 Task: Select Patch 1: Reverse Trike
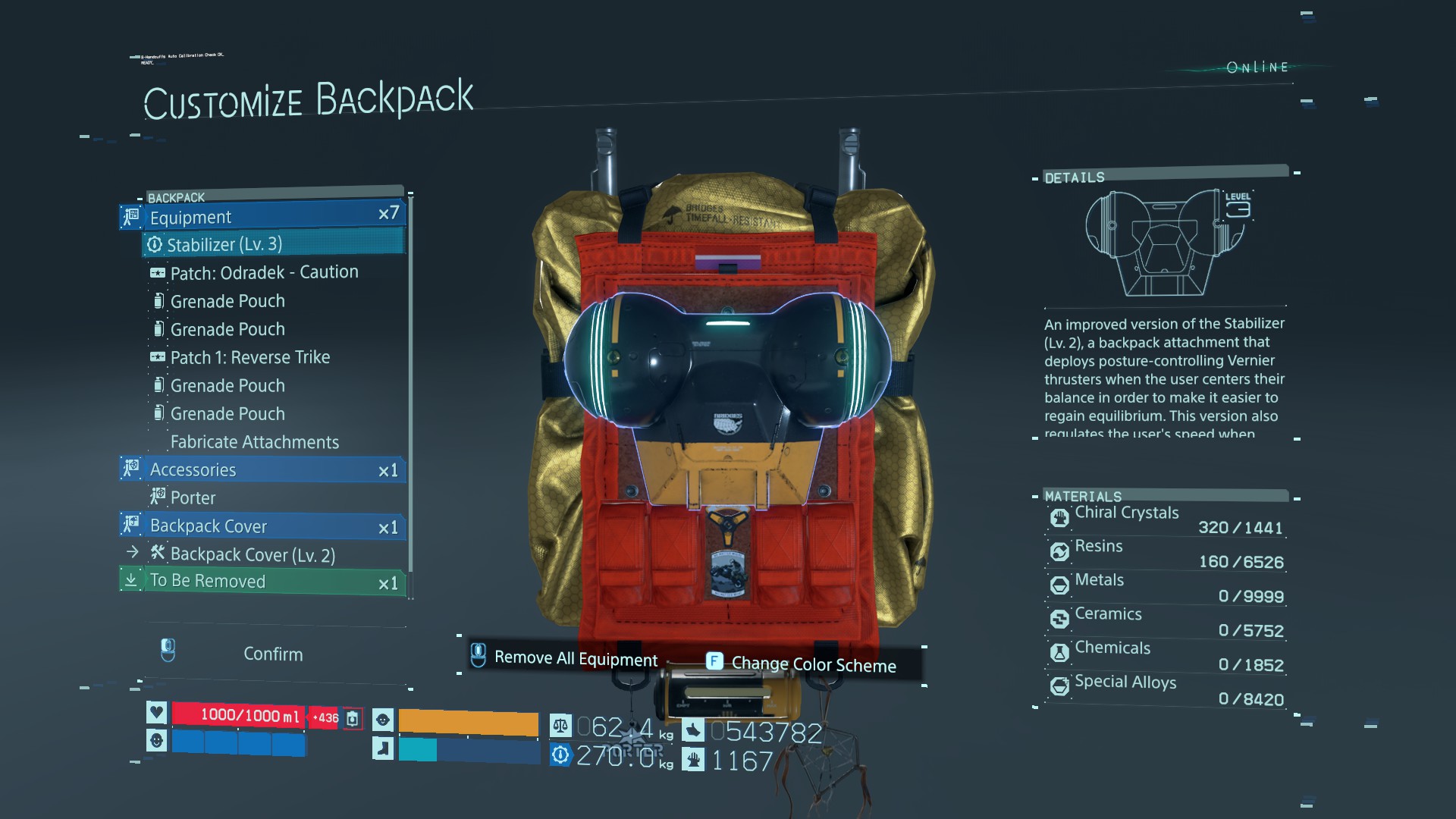pyautogui.click(x=249, y=357)
